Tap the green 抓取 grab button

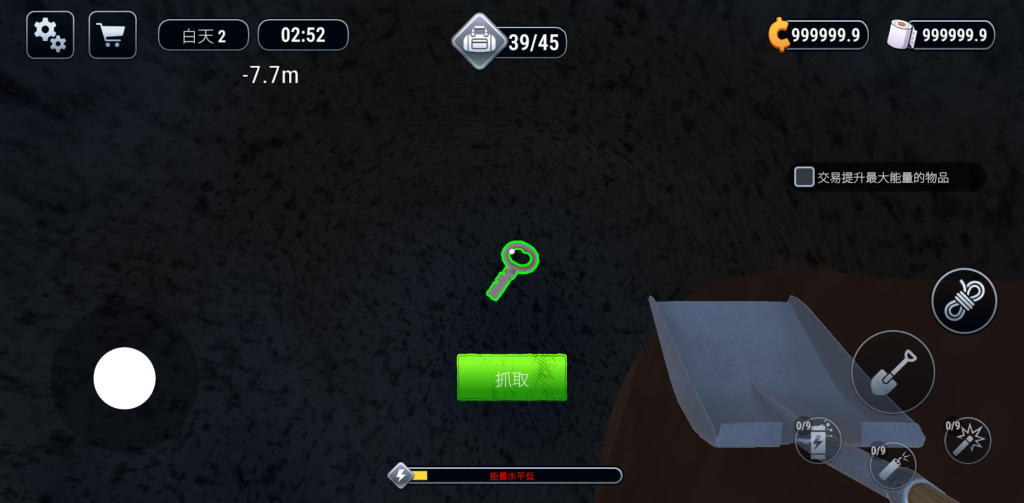512,377
